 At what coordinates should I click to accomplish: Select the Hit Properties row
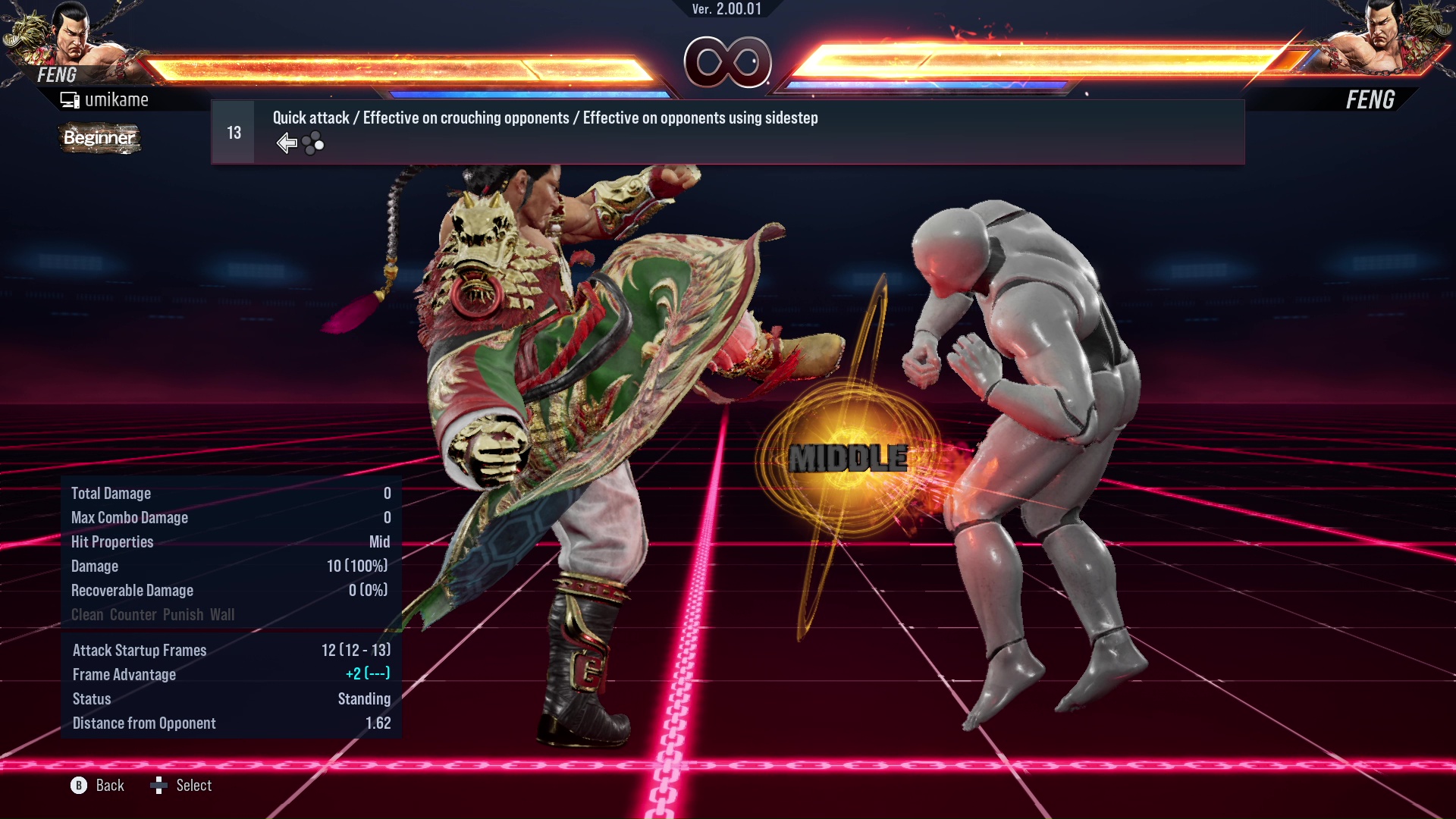pyautogui.click(x=112, y=541)
